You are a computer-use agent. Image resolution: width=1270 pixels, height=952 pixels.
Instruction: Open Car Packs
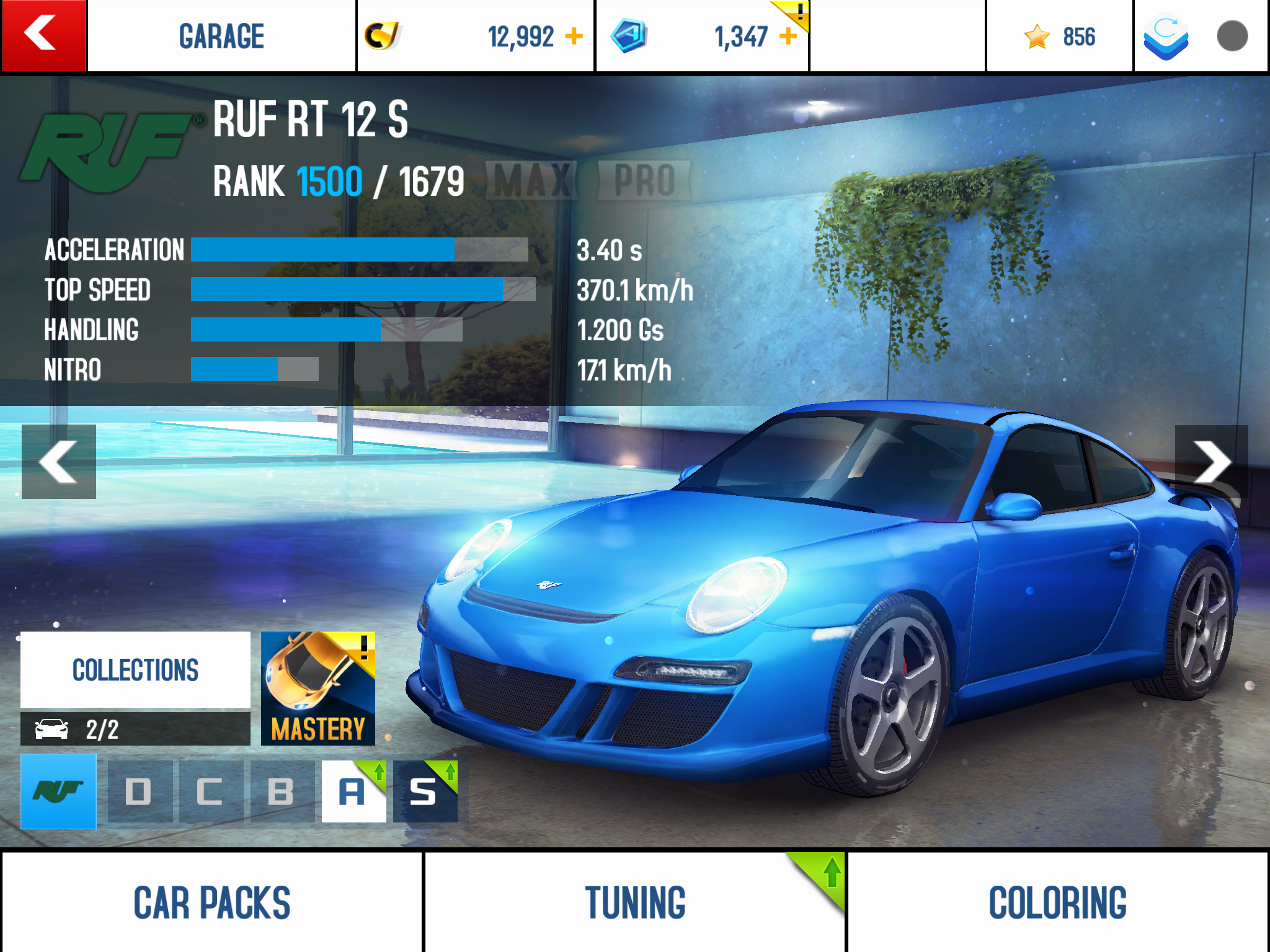(x=211, y=902)
